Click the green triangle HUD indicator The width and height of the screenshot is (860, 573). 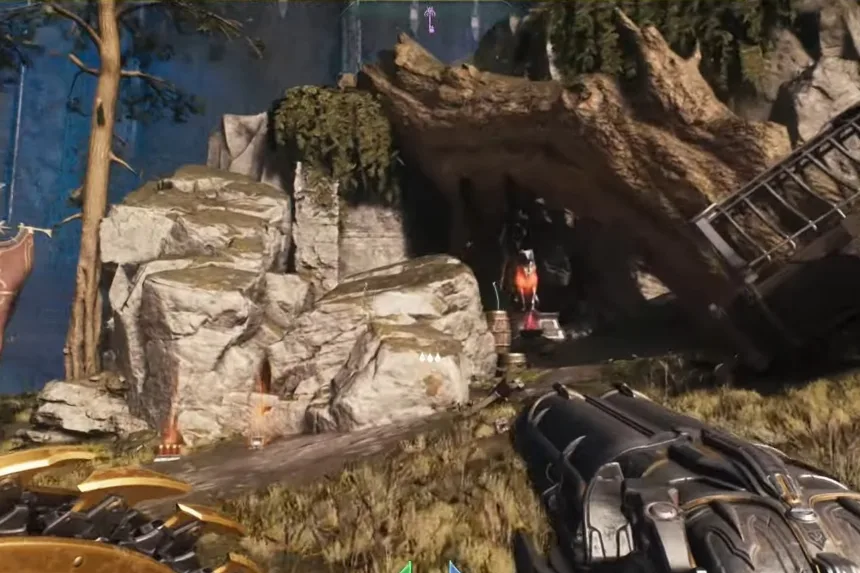coord(406,567)
